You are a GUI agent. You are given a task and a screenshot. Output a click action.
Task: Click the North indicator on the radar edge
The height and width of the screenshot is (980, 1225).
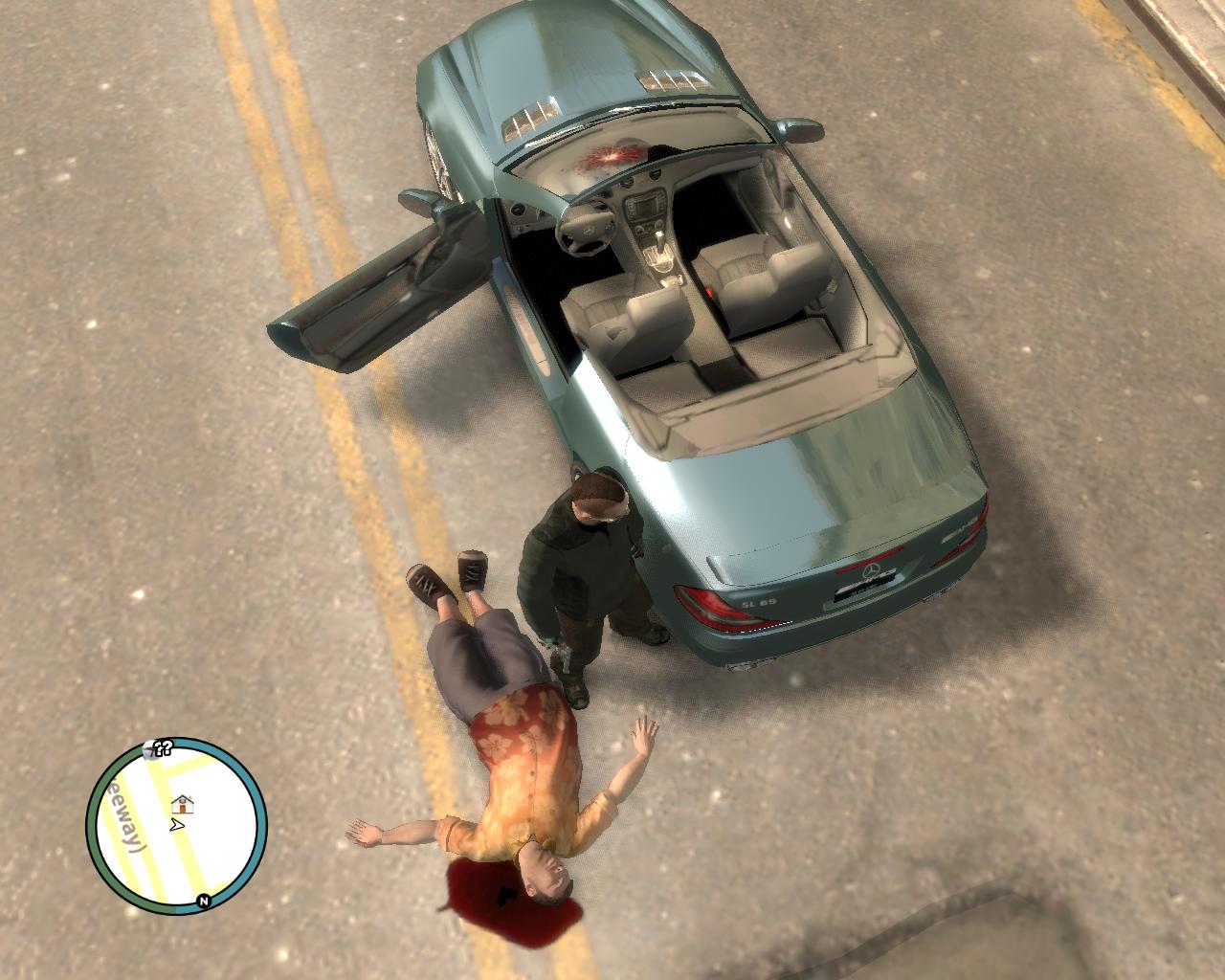pyautogui.click(x=204, y=901)
